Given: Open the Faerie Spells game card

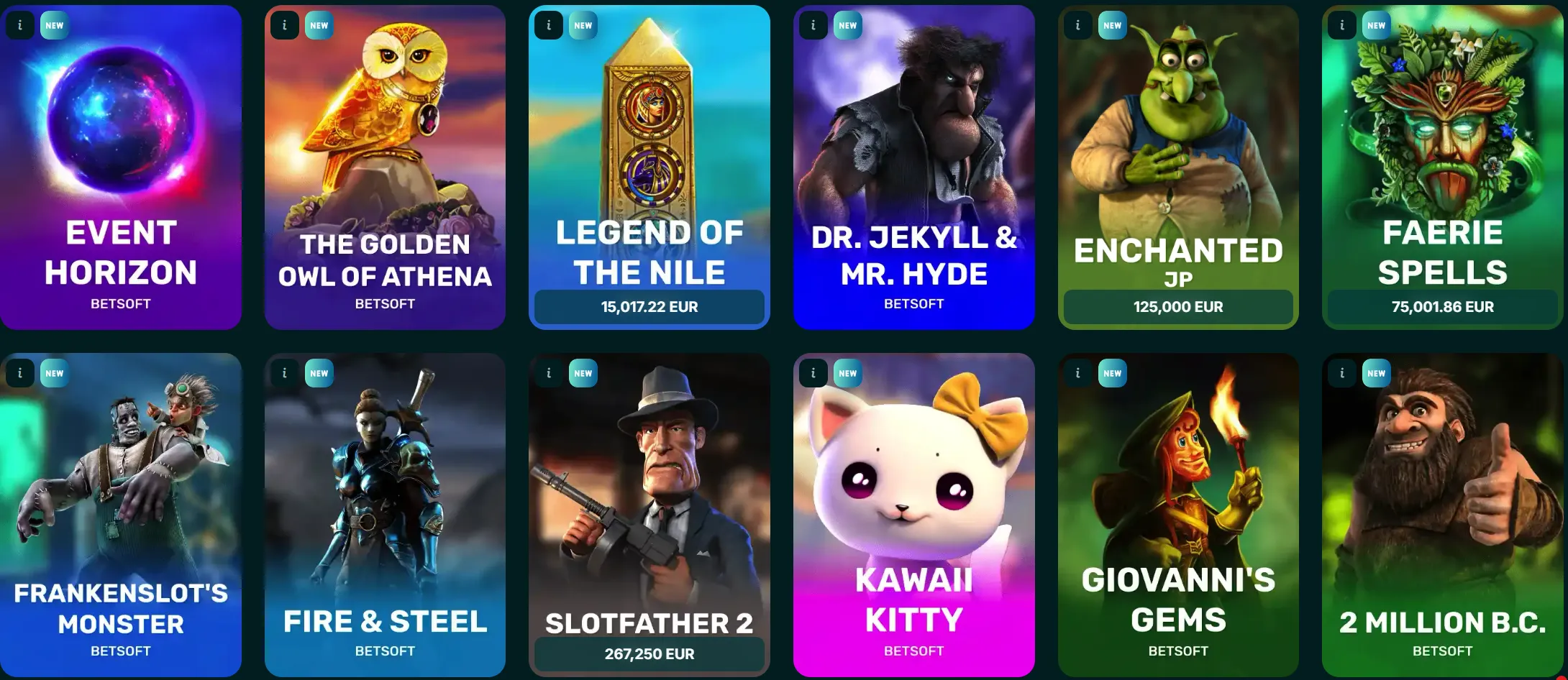Looking at the screenshot, I should coord(1442,165).
